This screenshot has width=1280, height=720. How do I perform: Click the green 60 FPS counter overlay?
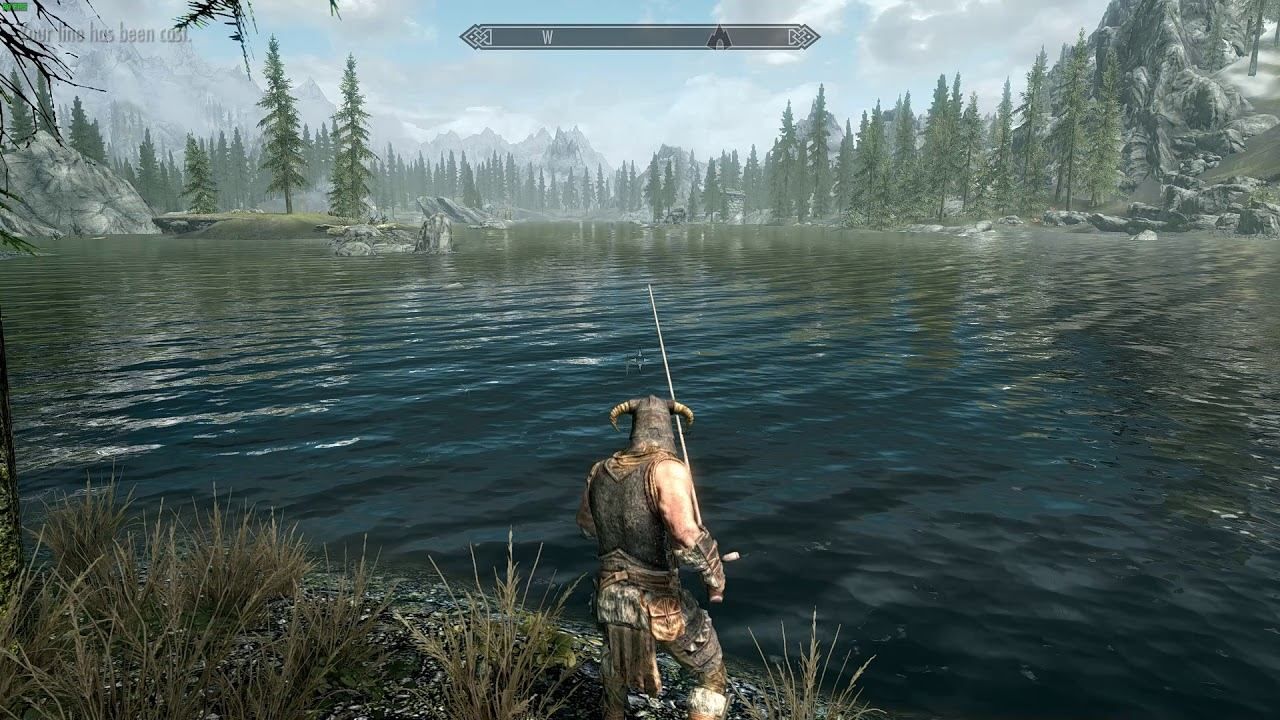pyautogui.click(x=14, y=7)
